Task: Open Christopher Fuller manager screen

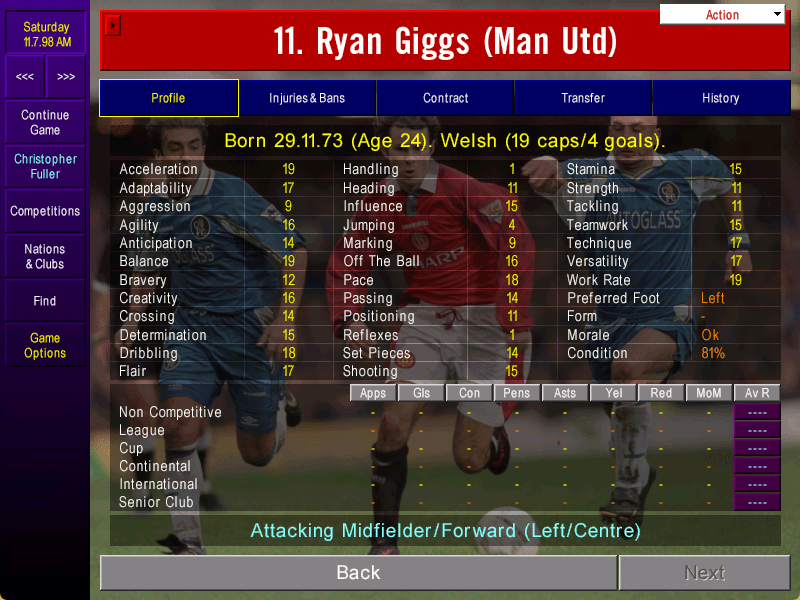Action: tap(45, 167)
